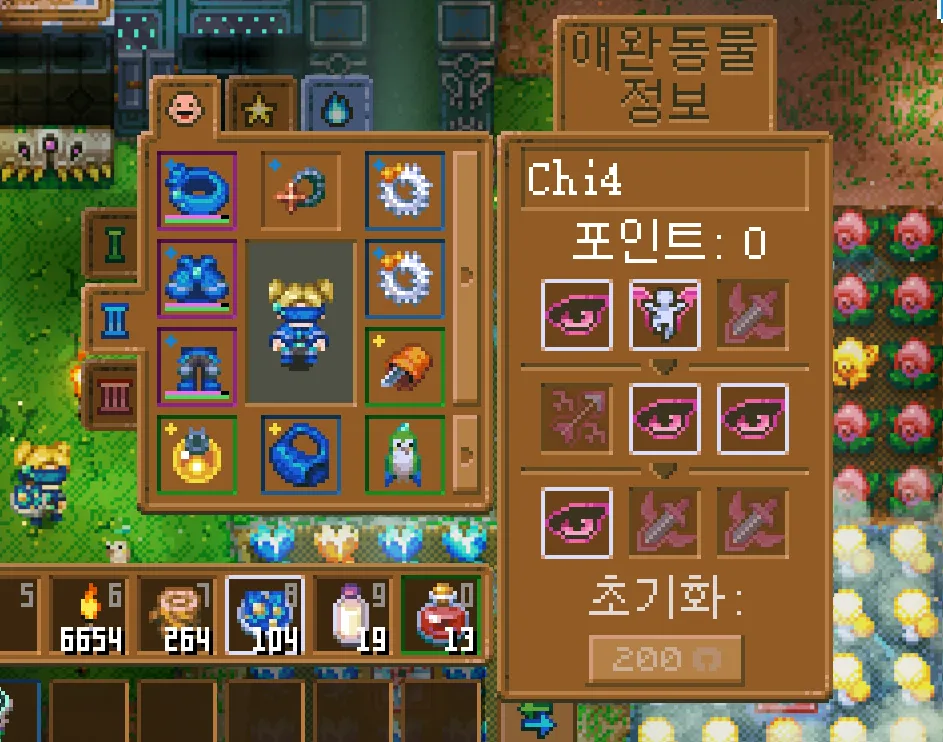Screen dimensions: 943x742
Task: Select the green owl pet slot
Action: (405, 455)
